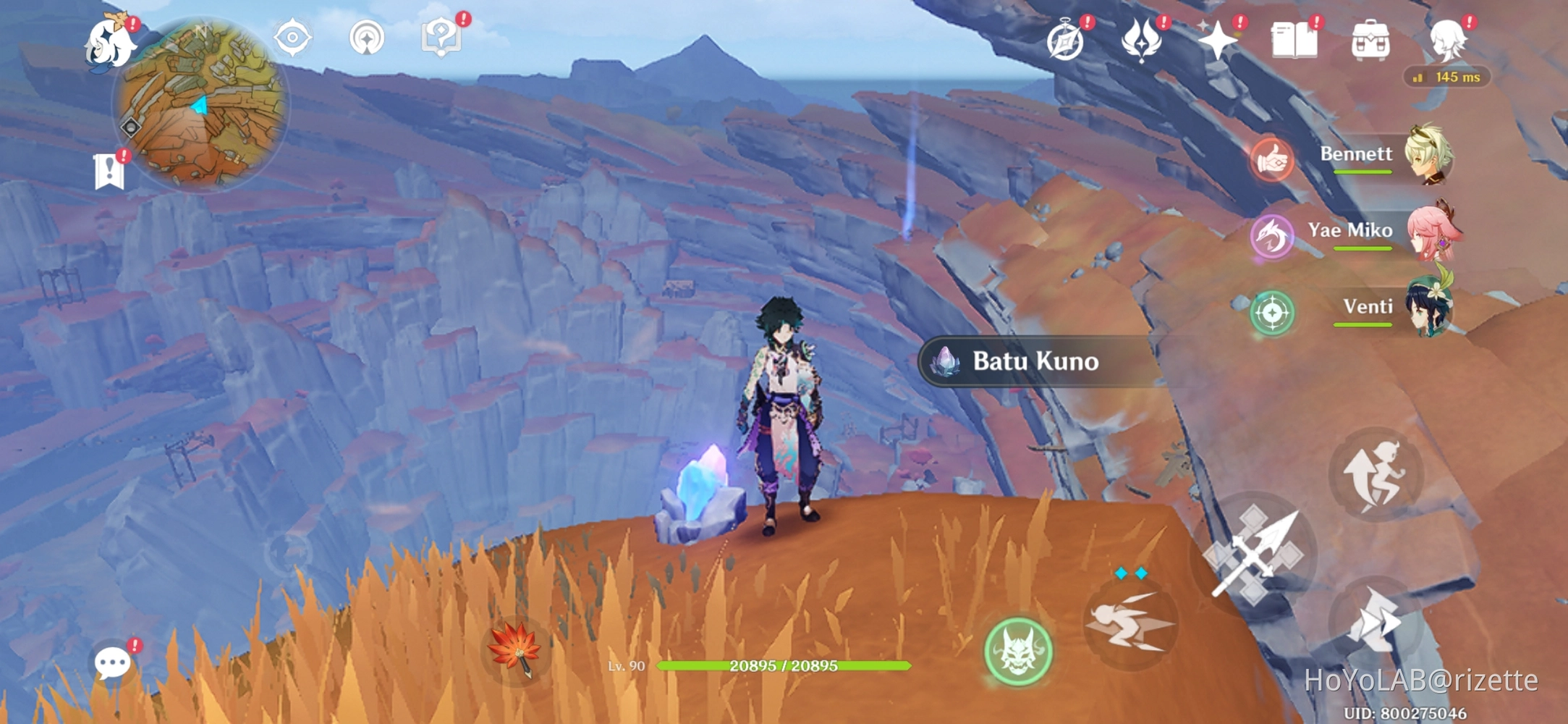Screen dimensions: 1568x724
Task: Open the in-game chat
Action: tap(112, 661)
